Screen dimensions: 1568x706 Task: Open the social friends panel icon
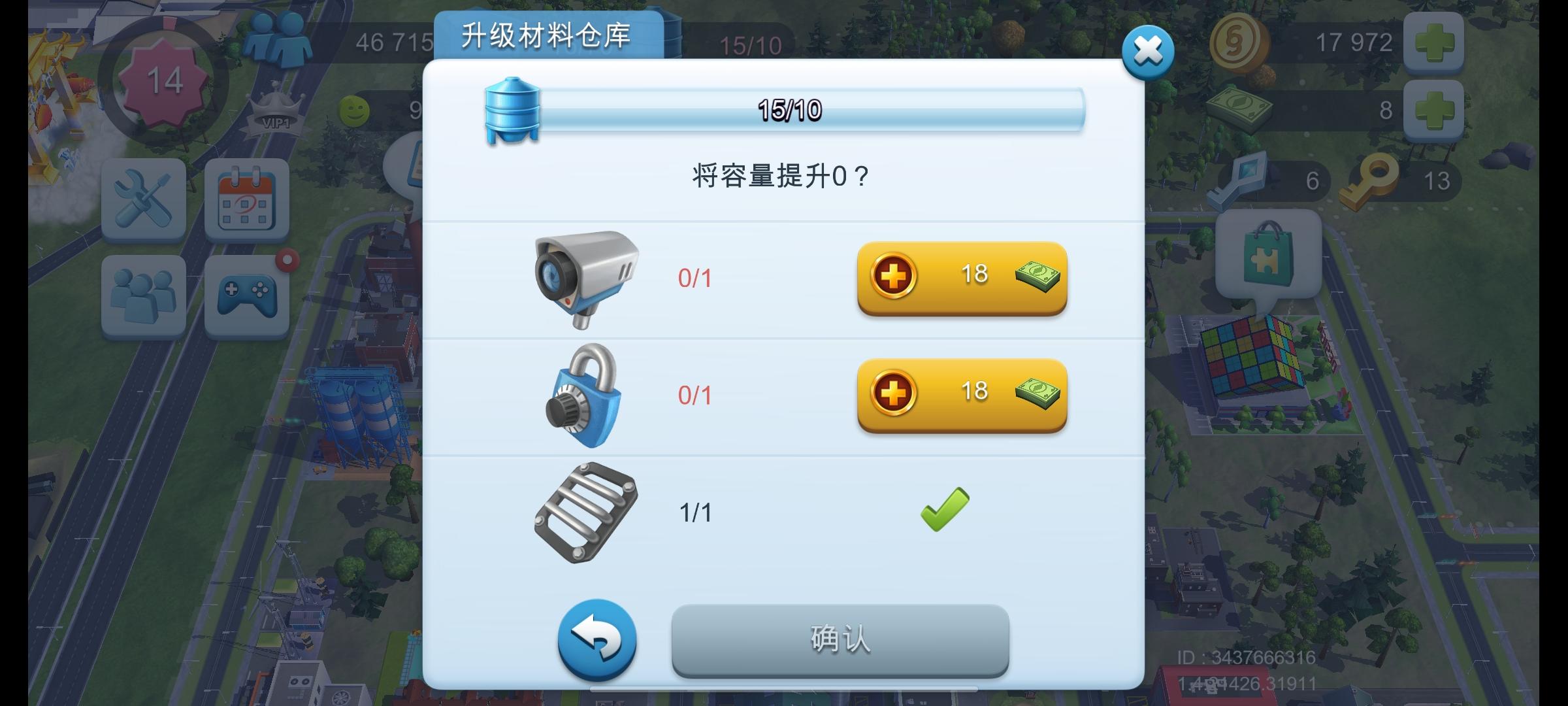pyautogui.click(x=144, y=294)
